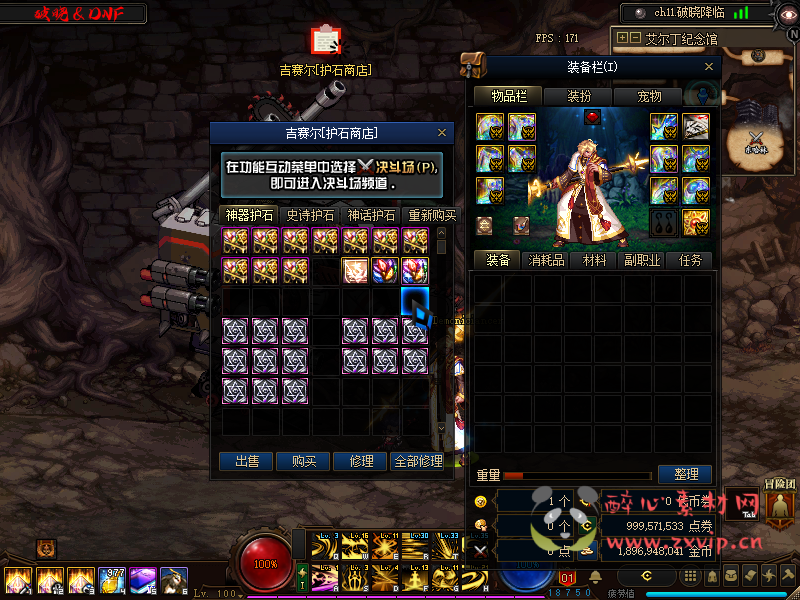800x600 pixels.
Task: Show the 重新购买 buyback tab
Action: pos(431,215)
